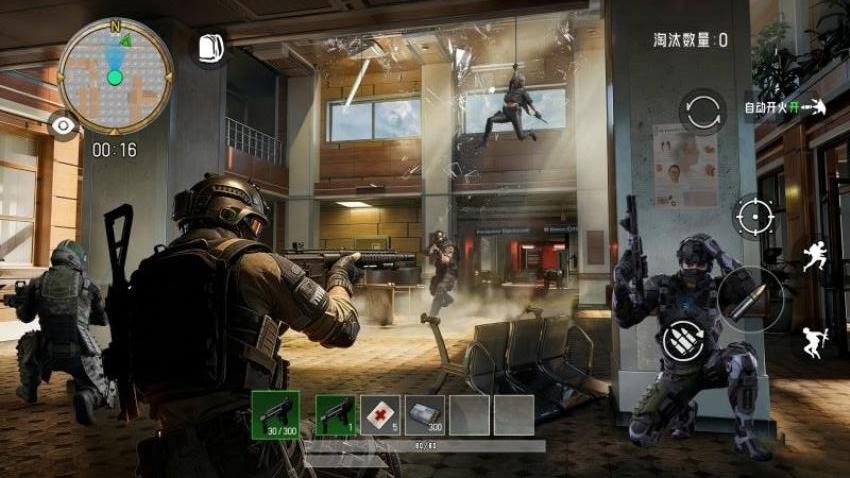Select the submachine gun slot marked 1
Image resolution: width=850 pixels, height=478 pixels.
(x=335, y=414)
